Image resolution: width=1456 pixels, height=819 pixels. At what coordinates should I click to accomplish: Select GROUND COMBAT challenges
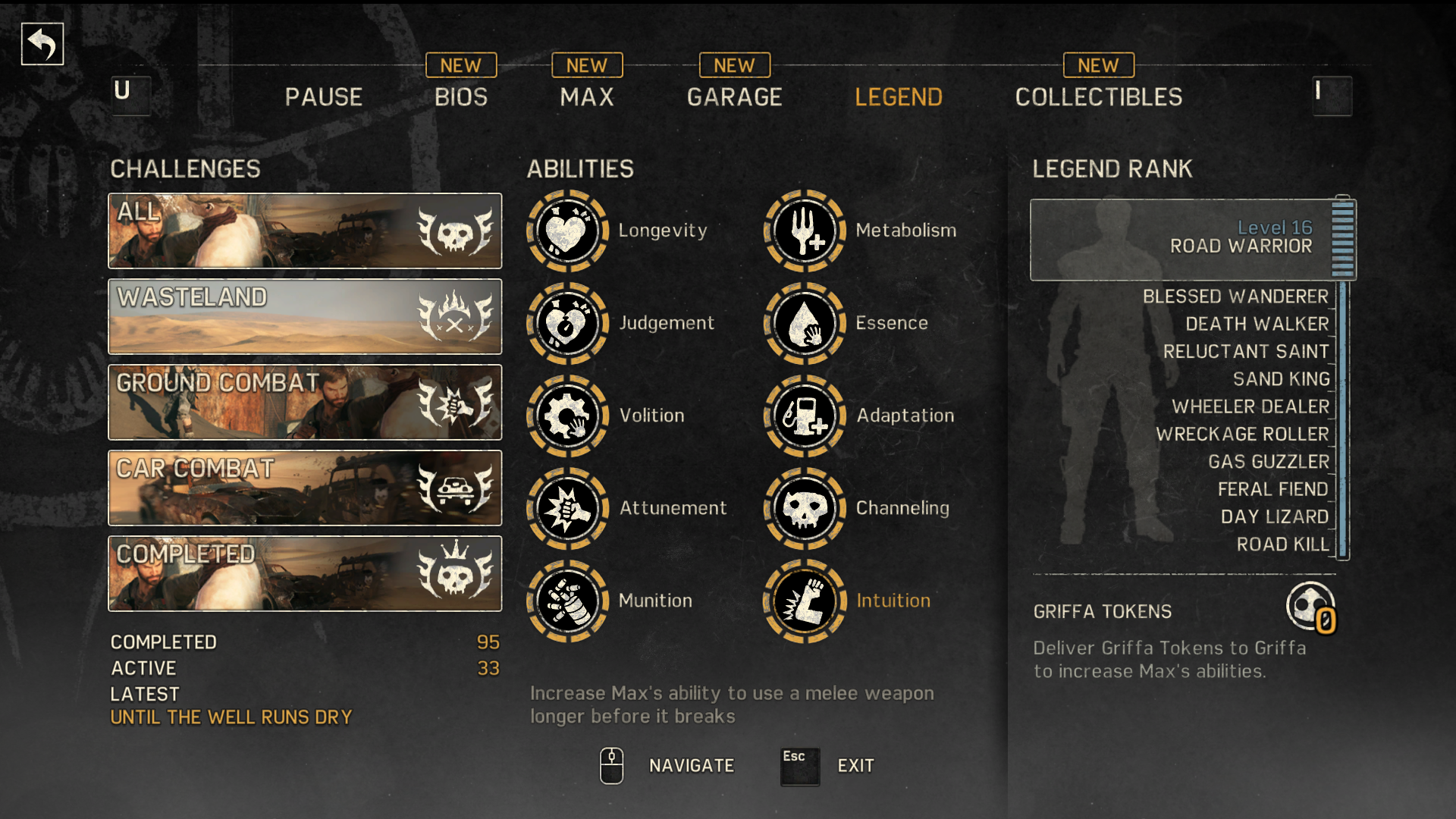[305, 402]
